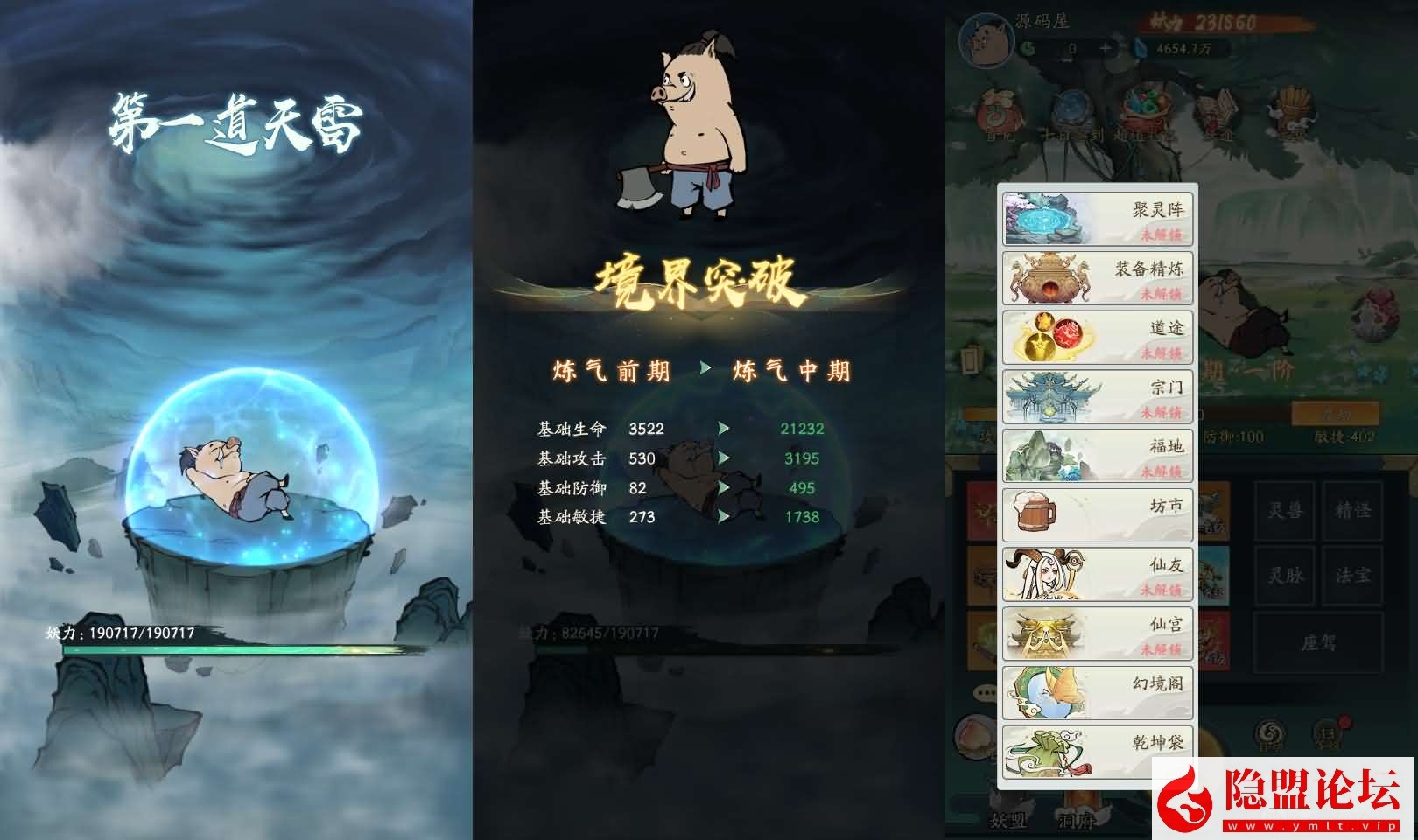Select the 装备精炼 equipment refining entry
The image size is (1418, 840).
click(x=1097, y=278)
